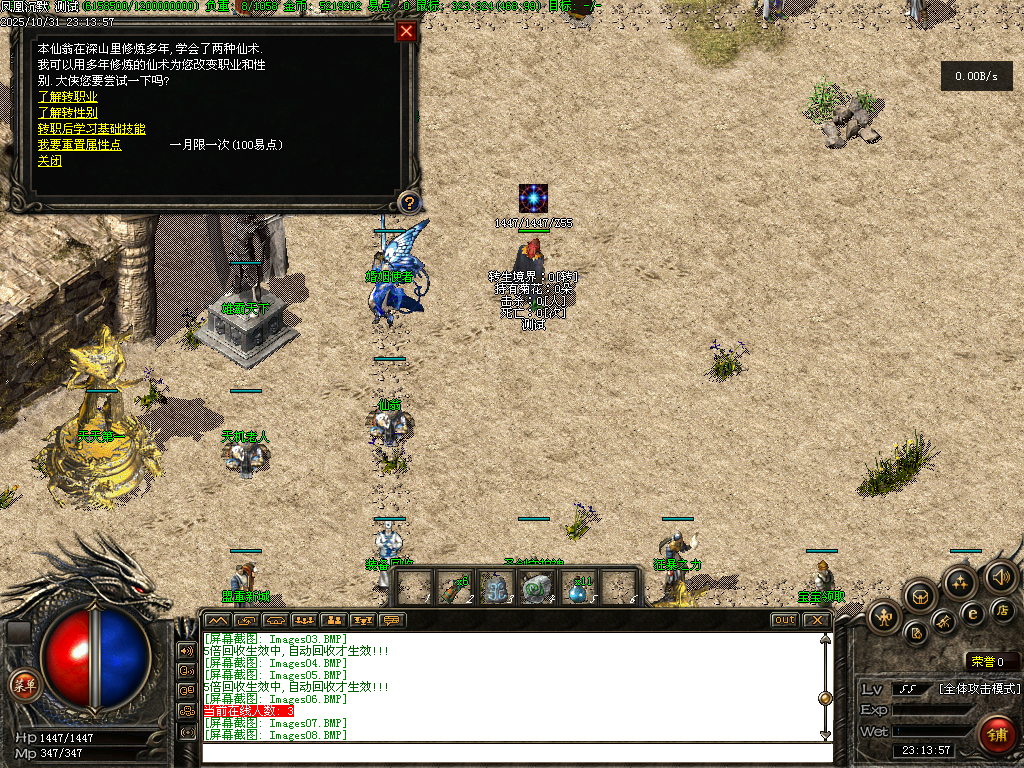Choose the 了解转职业 dialogue option
Image resolution: width=1024 pixels, height=768 pixels.
pos(68,97)
